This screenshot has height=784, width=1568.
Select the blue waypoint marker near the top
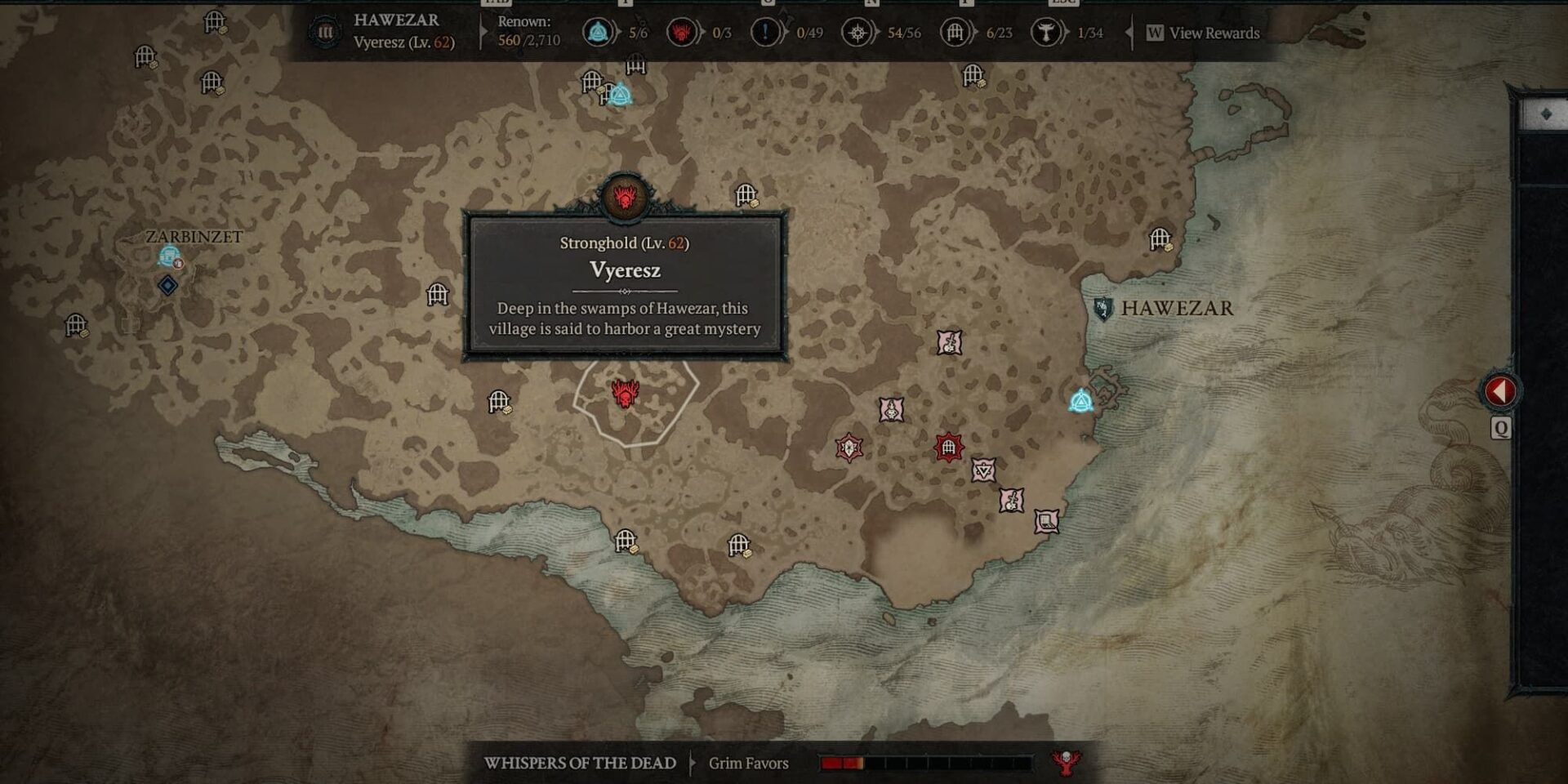pos(621,95)
